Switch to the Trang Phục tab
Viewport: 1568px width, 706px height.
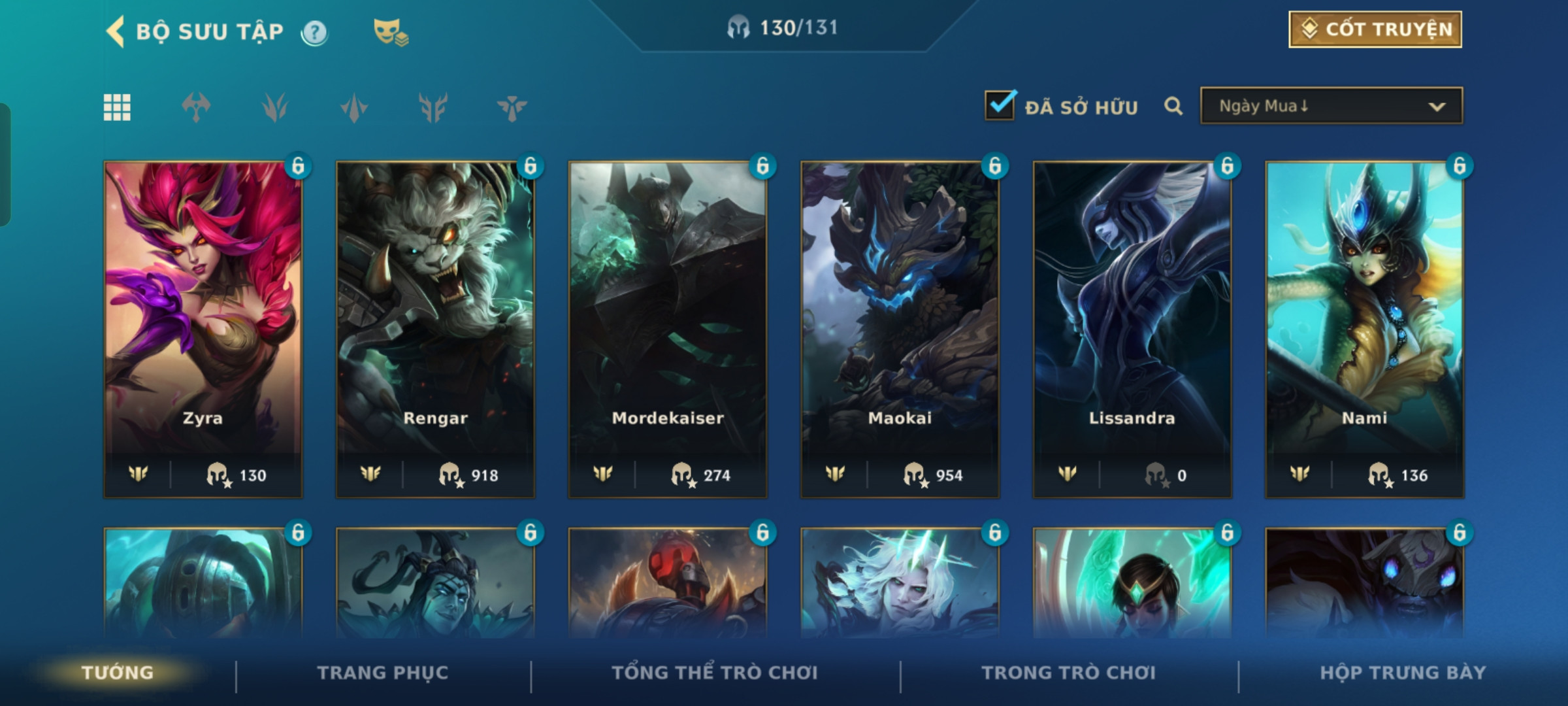point(383,673)
